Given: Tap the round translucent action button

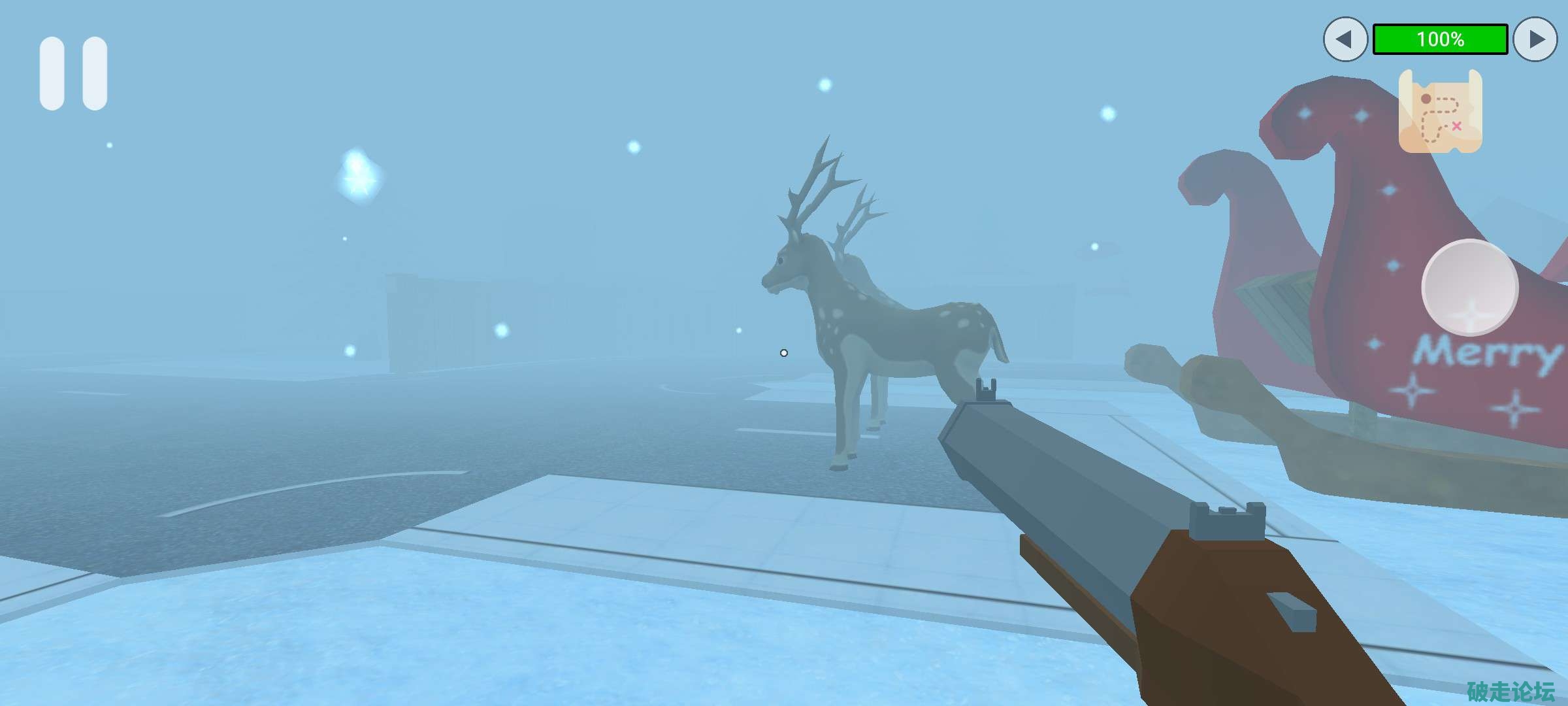Looking at the screenshot, I should [1469, 288].
